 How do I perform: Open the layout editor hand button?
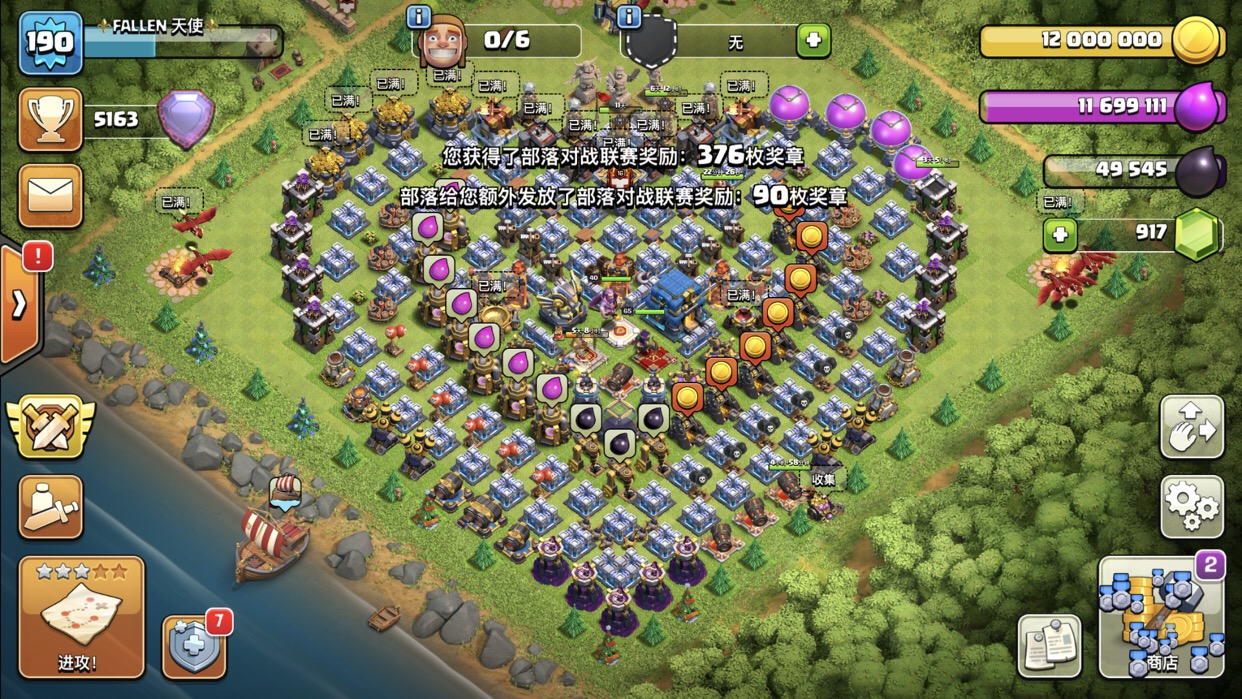[x=1191, y=427]
